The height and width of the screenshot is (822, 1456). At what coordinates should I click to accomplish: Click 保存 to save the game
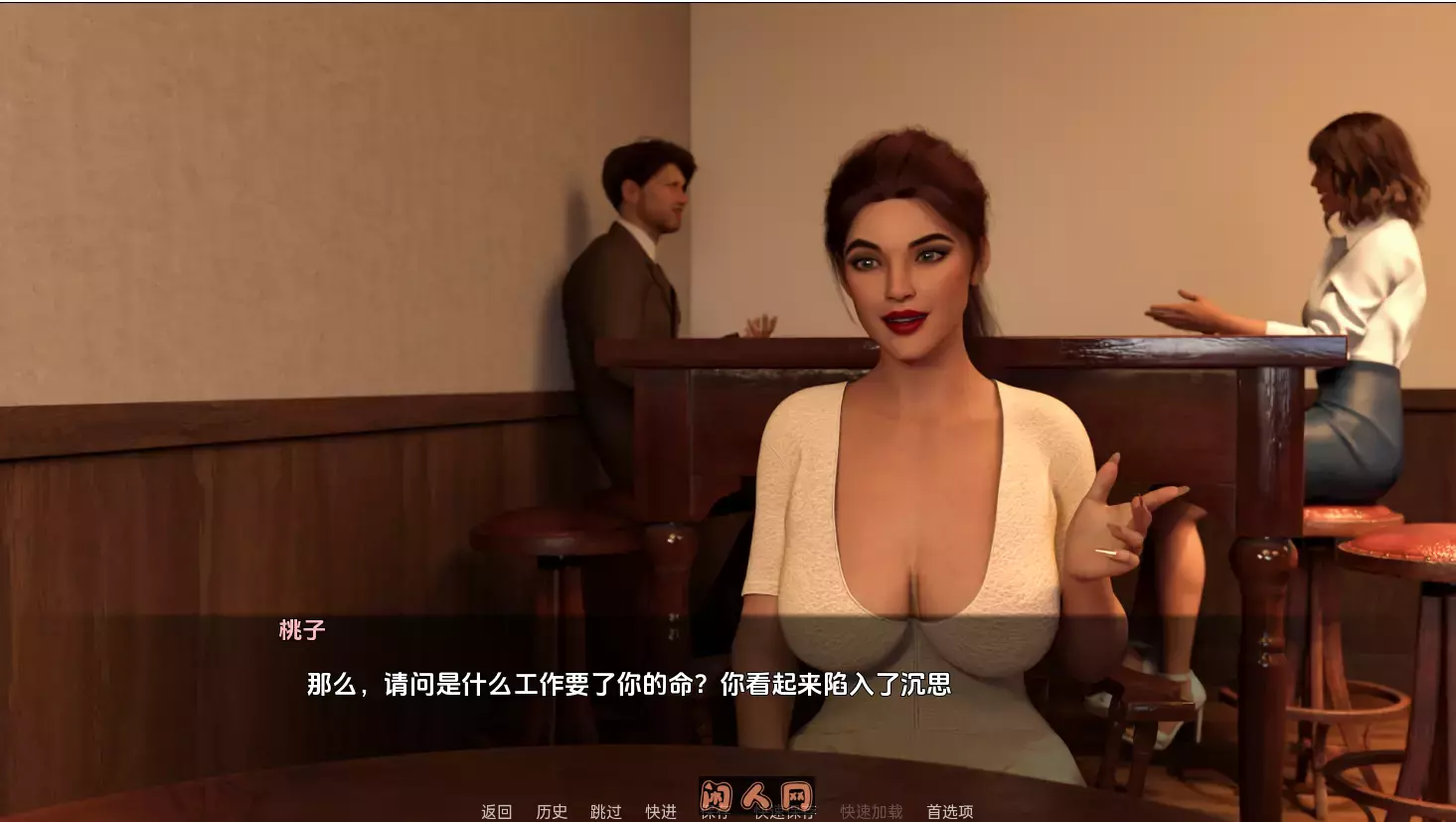716,812
